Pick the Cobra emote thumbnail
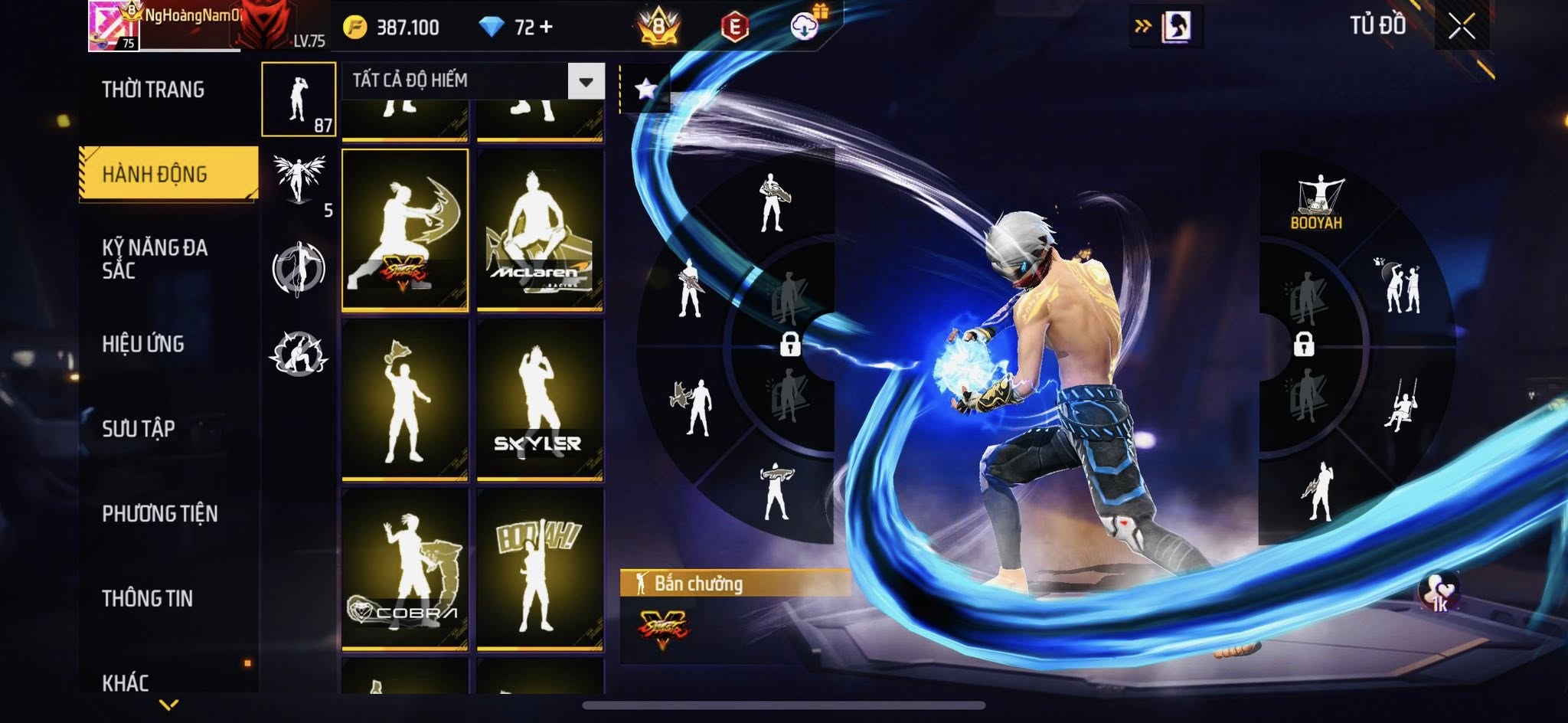This screenshot has height=723, width=1568. pyautogui.click(x=405, y=569)
